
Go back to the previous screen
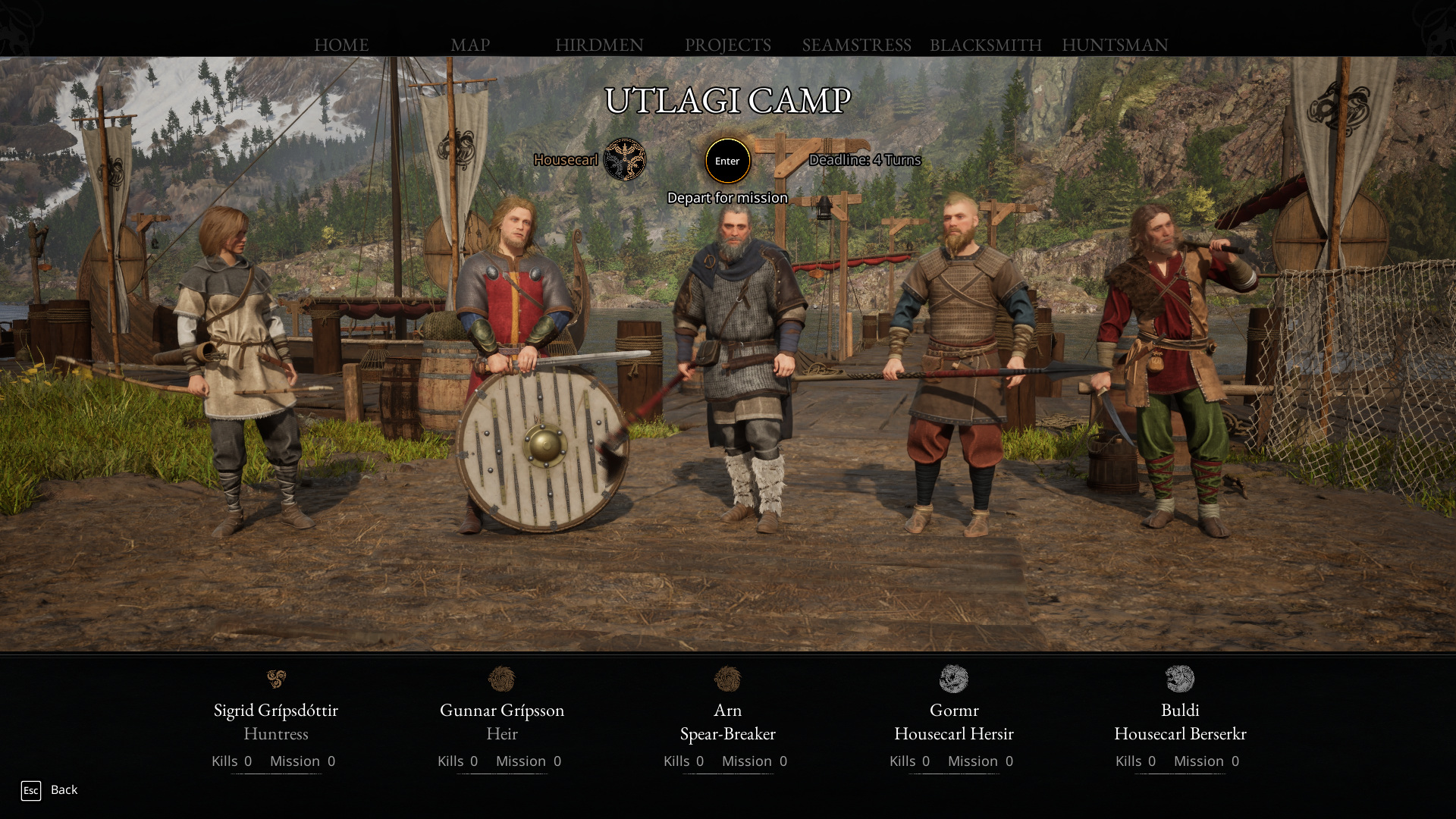click(x=50, y=790)
